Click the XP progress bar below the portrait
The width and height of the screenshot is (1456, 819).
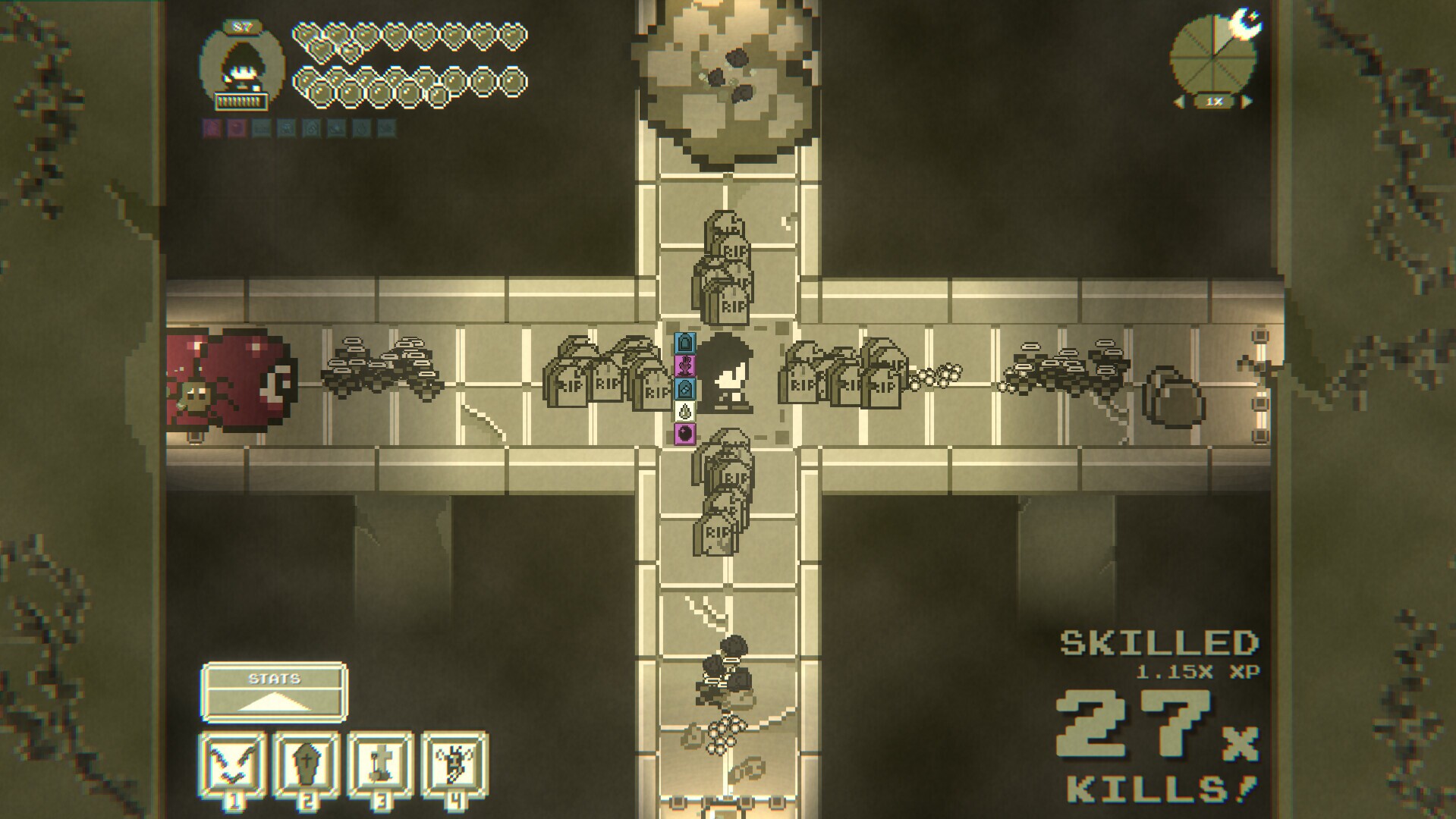pyautogui.click(x=241, y=99)
